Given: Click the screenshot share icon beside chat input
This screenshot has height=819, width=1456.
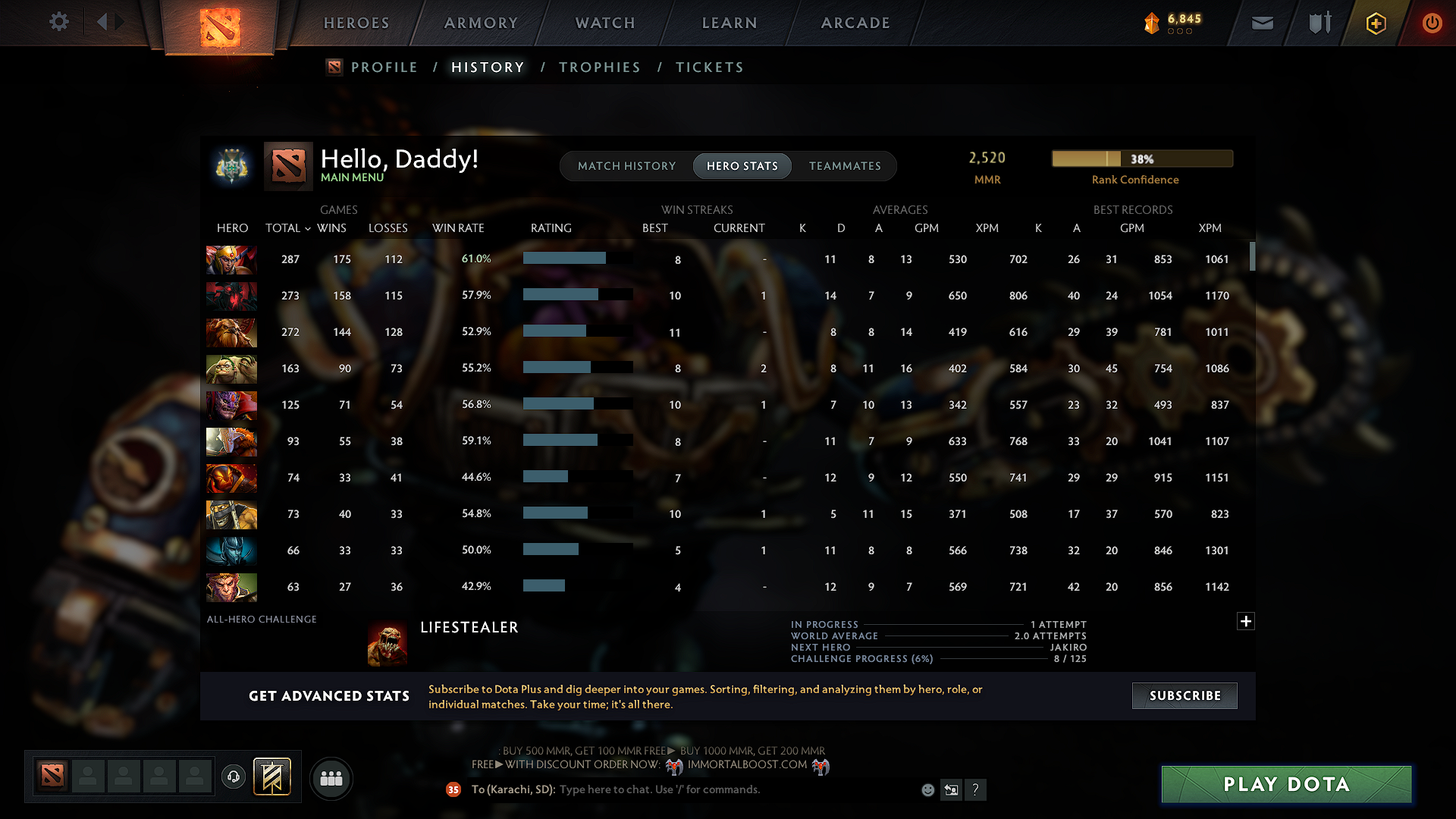Looking at the screenshot, I should tap(951, 789).
